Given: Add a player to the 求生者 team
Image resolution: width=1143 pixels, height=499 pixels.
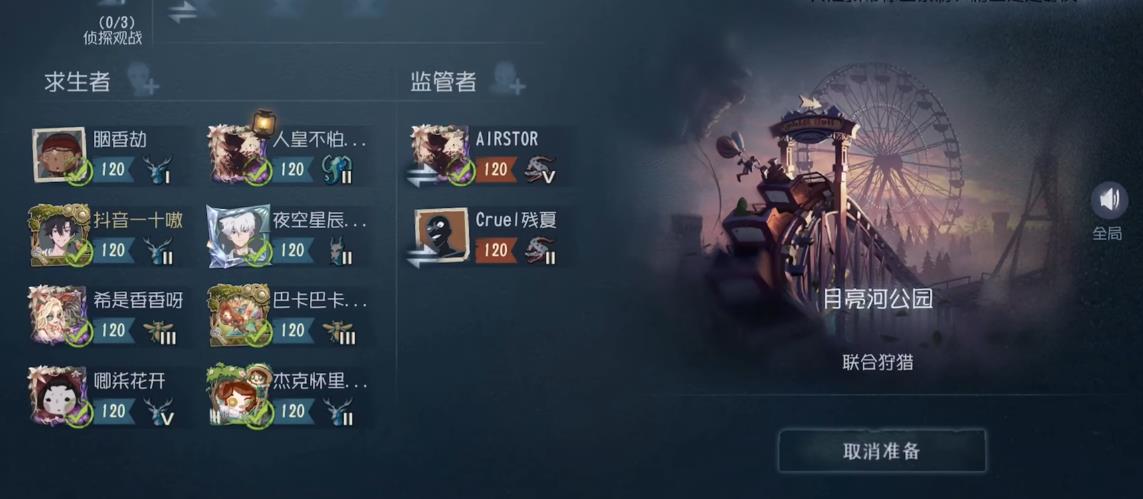Looking at the screenshot, I should [143, 81].
